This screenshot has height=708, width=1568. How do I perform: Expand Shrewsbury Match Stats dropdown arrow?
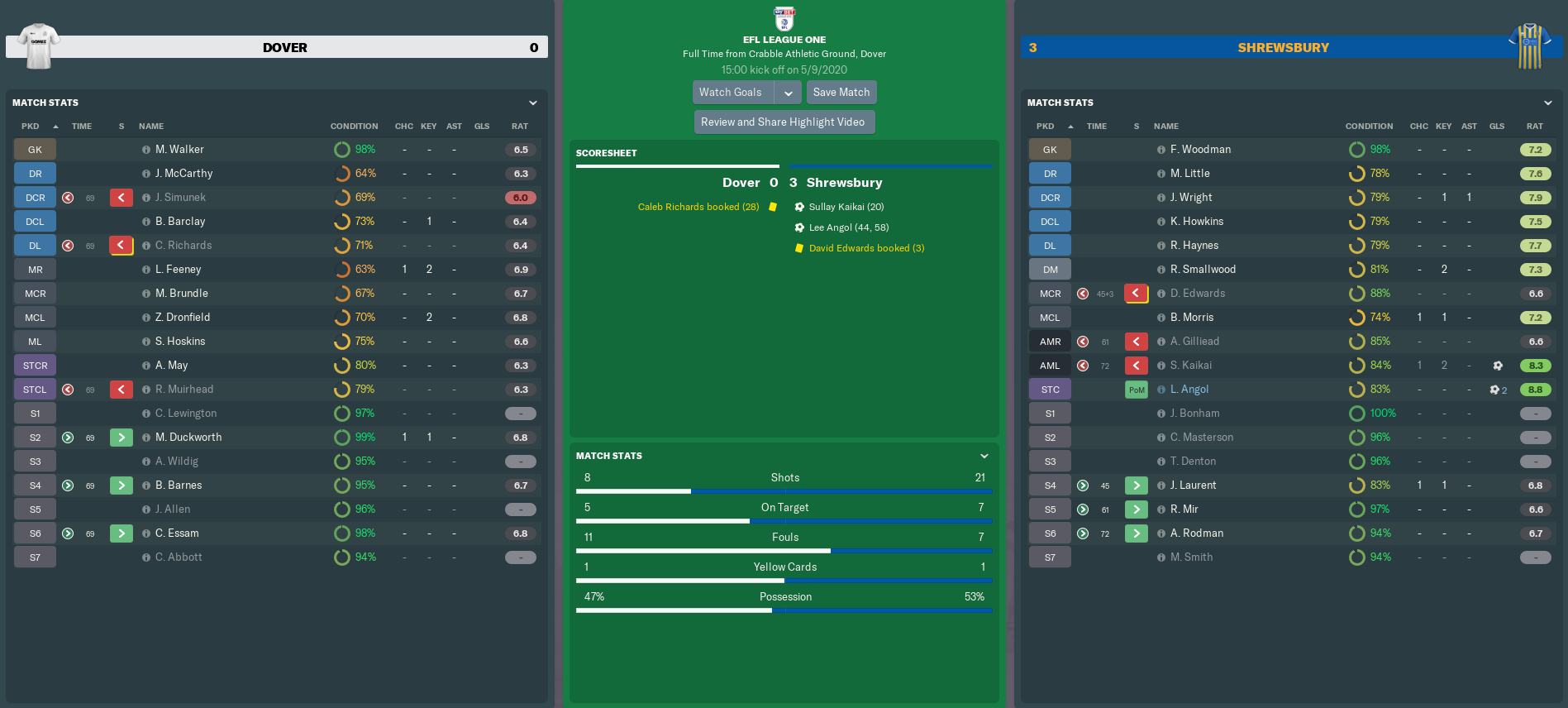point(1548,103)
